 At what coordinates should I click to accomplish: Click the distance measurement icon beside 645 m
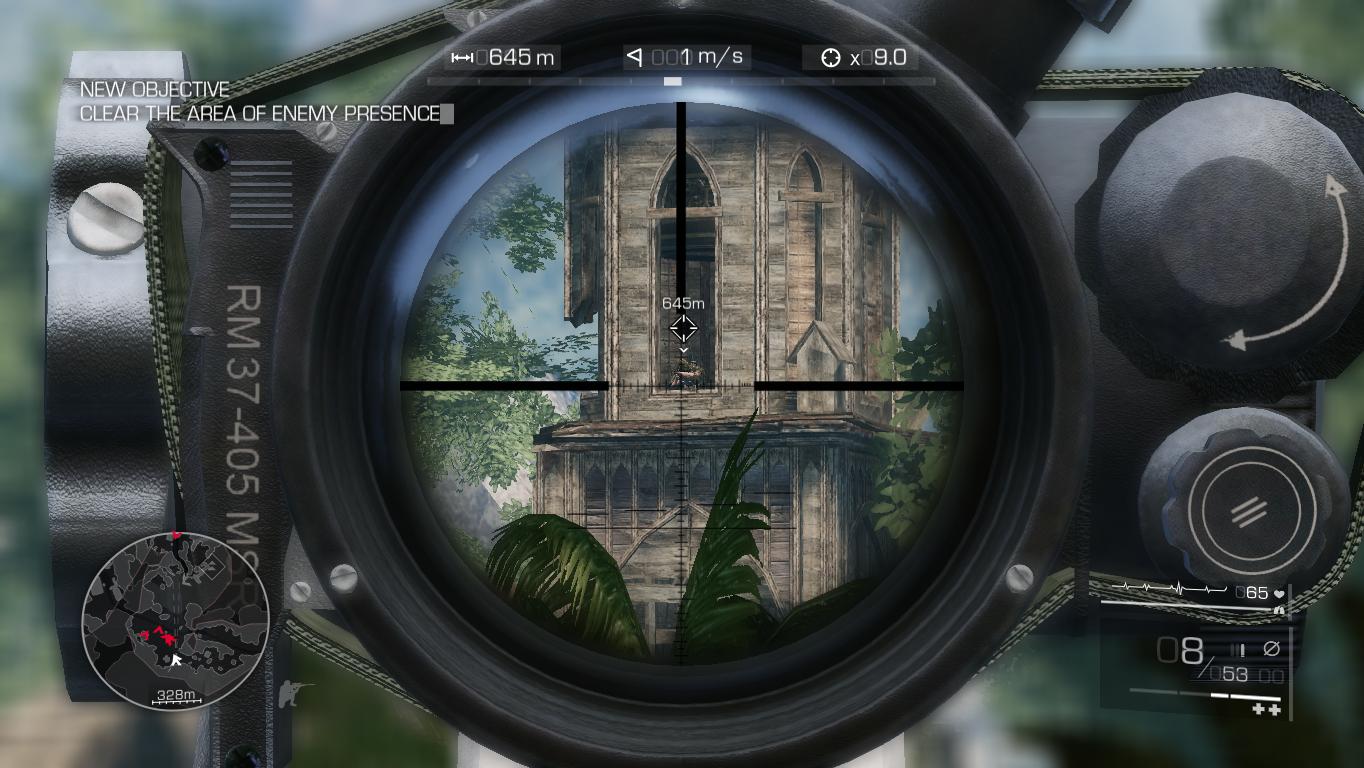462,56
